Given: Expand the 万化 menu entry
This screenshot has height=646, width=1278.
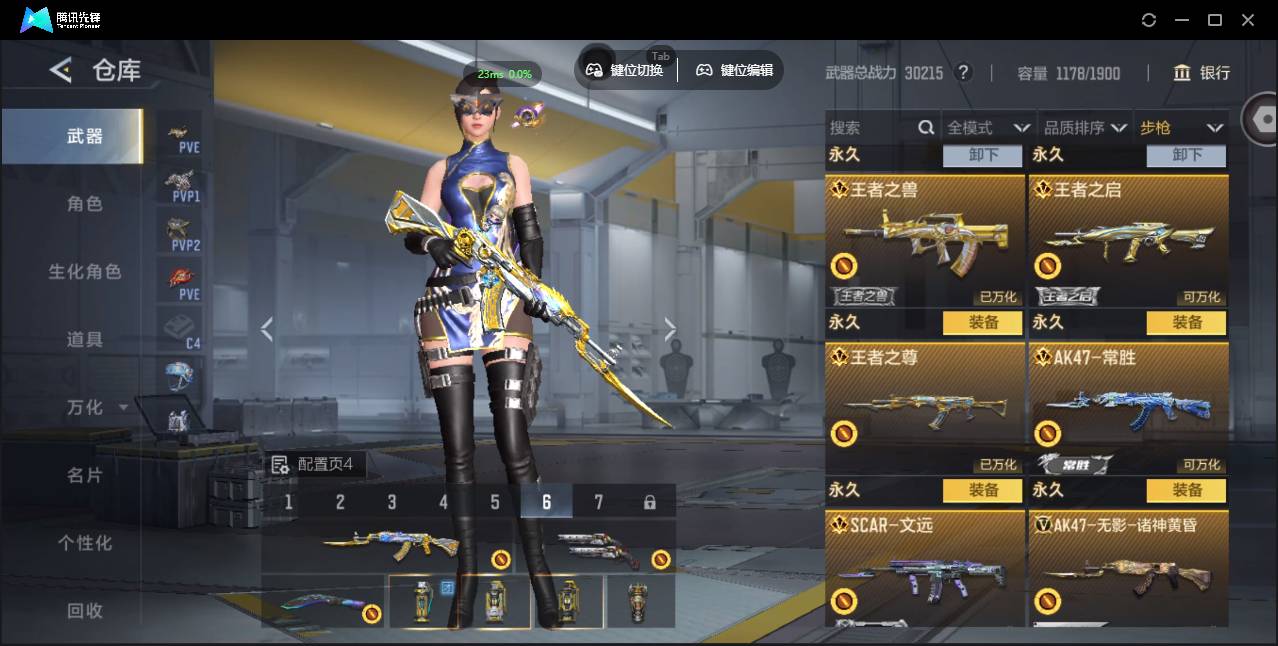Looking at the screenshot, I should tap(95, 408).
